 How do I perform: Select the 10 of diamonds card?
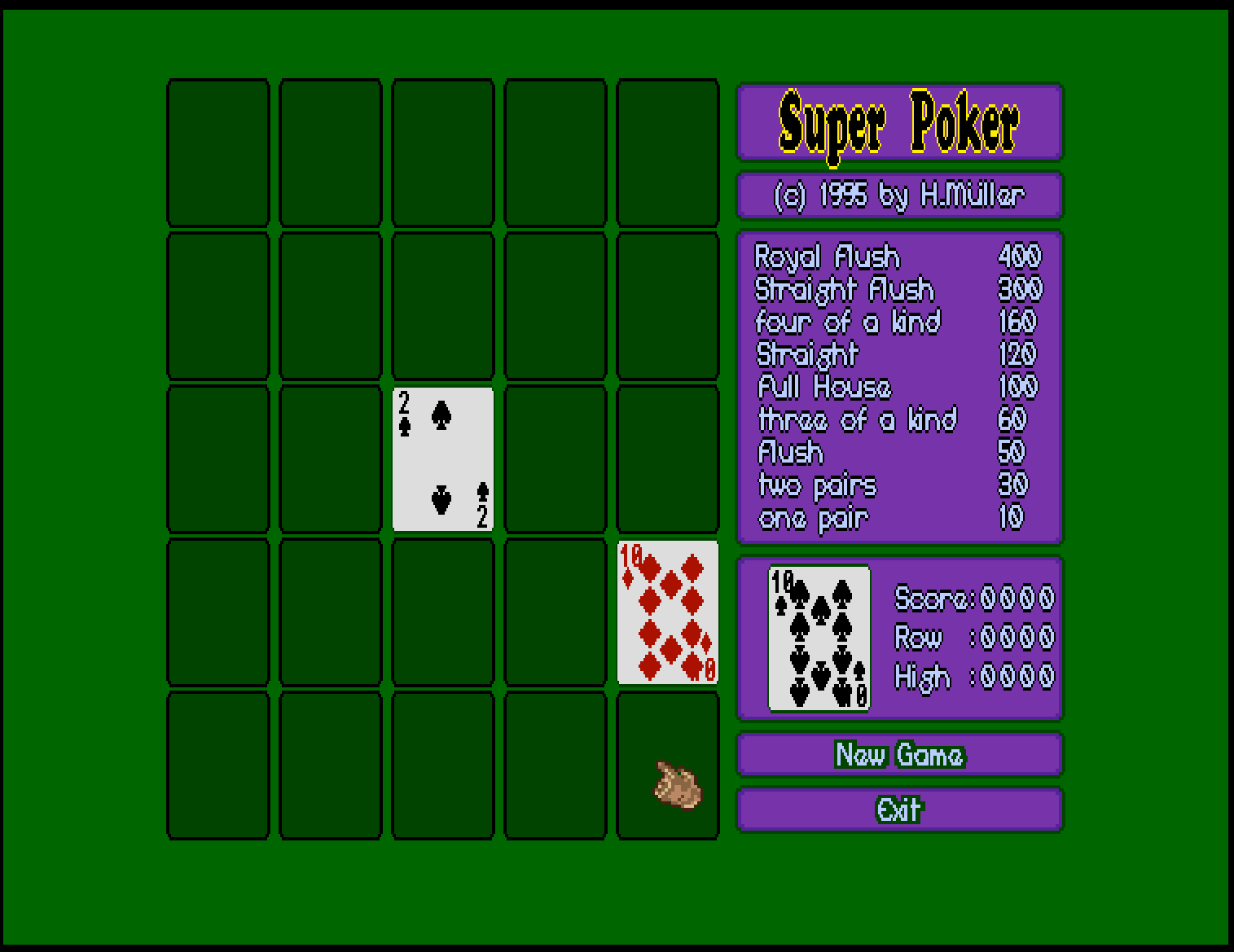668,612
